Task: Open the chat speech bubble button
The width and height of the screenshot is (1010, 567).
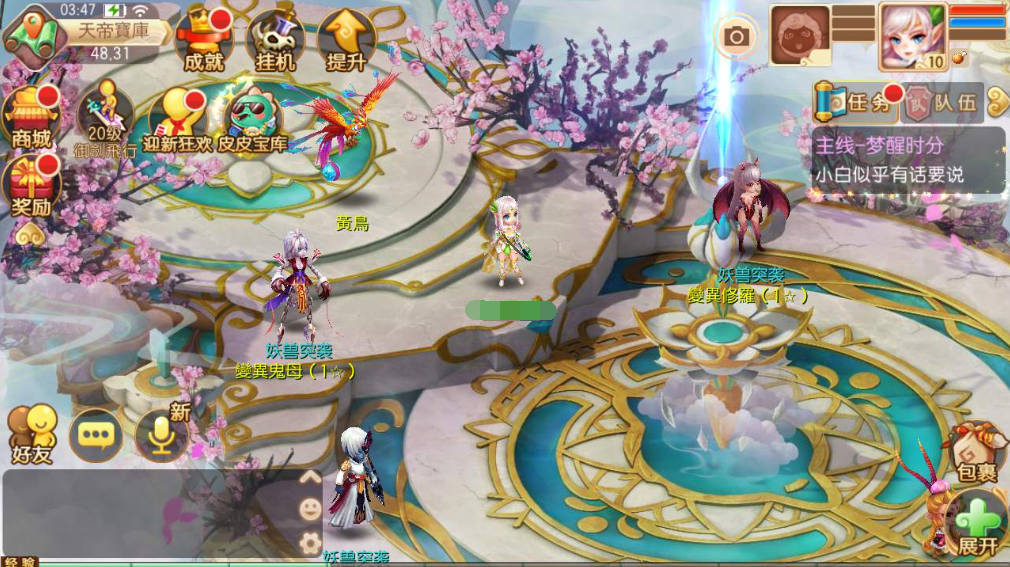Action: pos(96,435)
